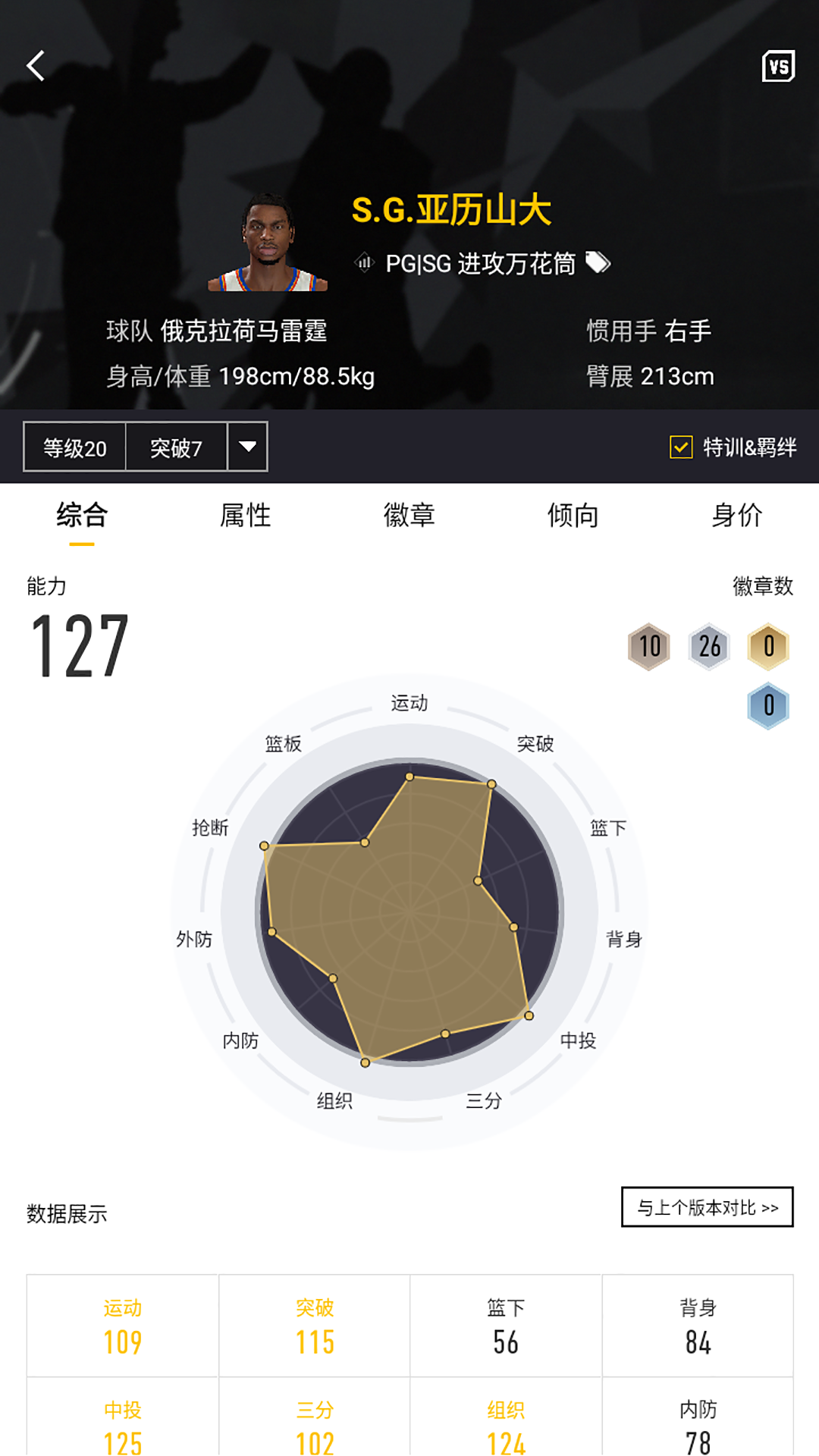Click the gold badge count hexagon

768,647
